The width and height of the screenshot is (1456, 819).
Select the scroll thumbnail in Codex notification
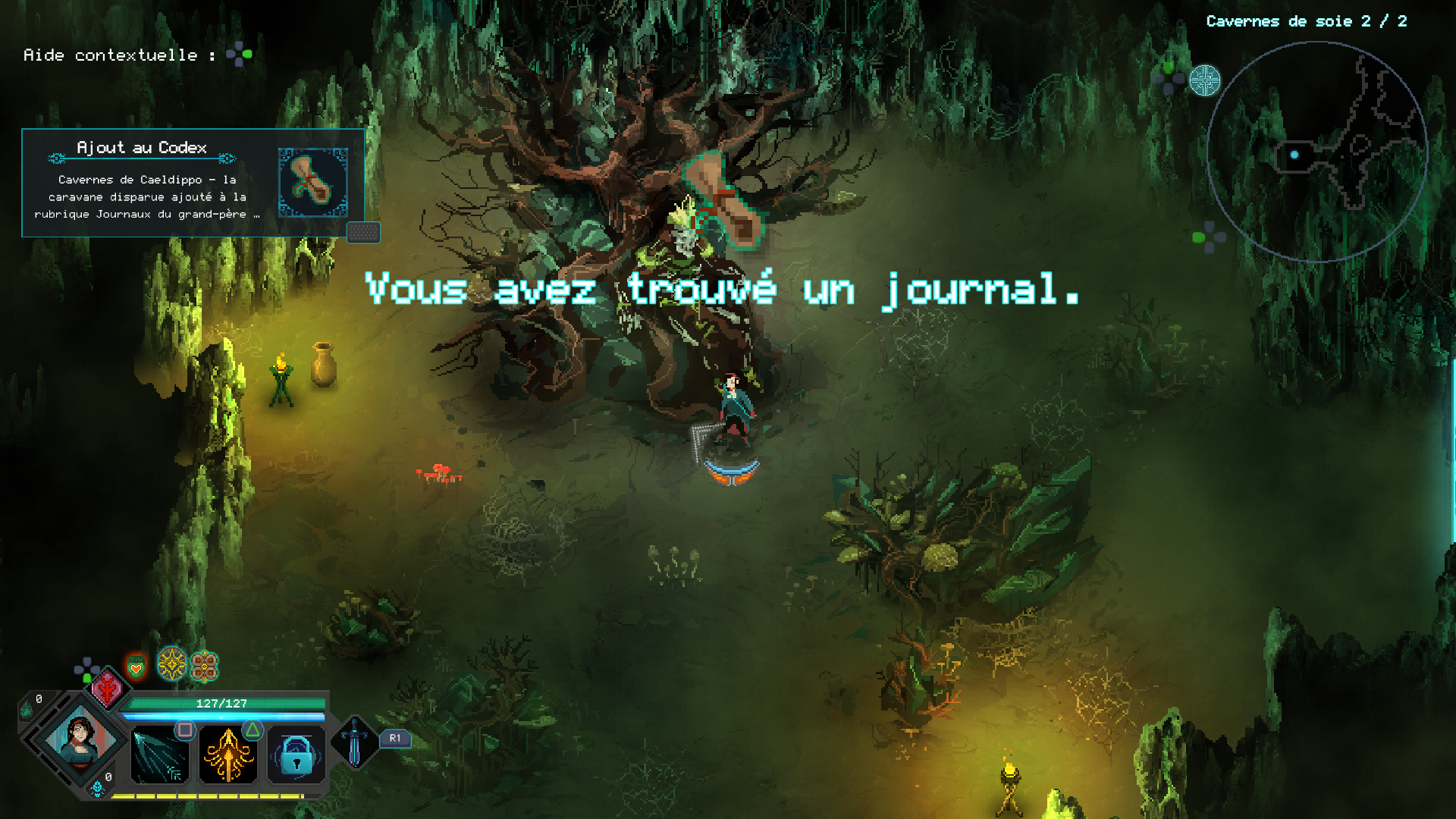click(312, 183)
